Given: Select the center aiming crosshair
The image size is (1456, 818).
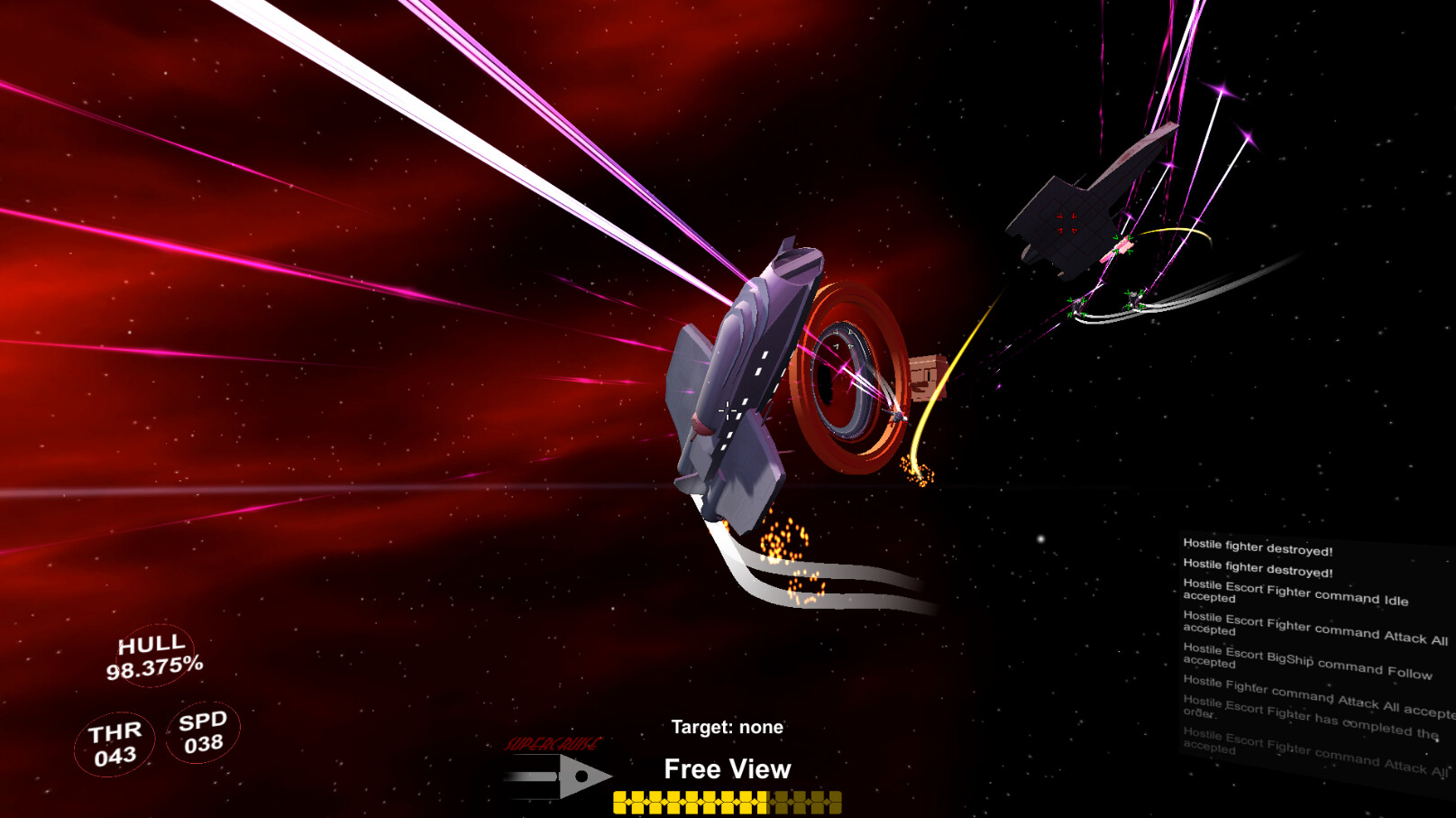Looking at the screenshot, I should [x=727, y=410].
